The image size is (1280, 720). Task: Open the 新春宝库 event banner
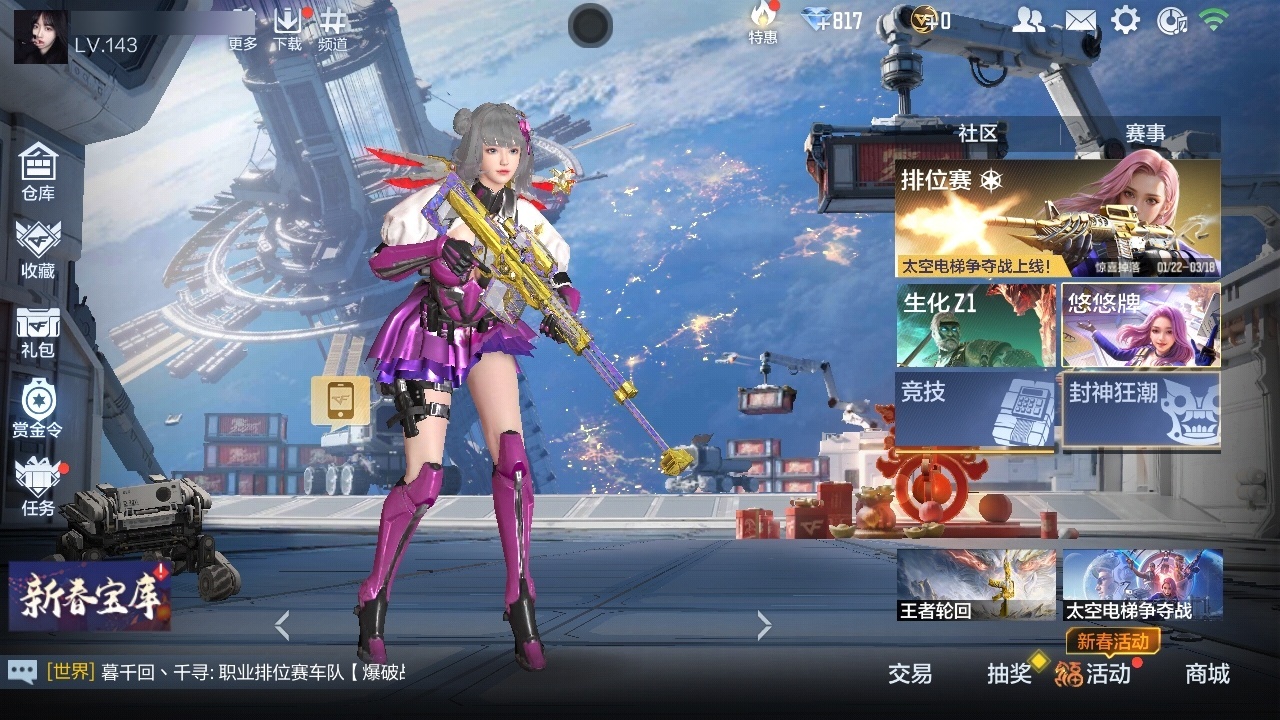coord(89,595)
